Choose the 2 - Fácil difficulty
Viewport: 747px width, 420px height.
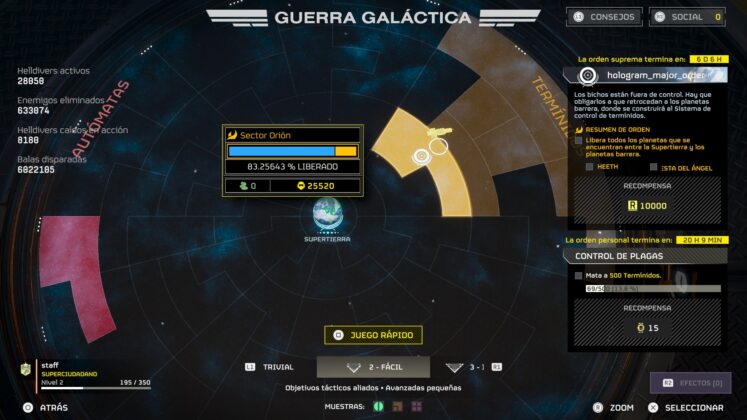click(373, 367)
